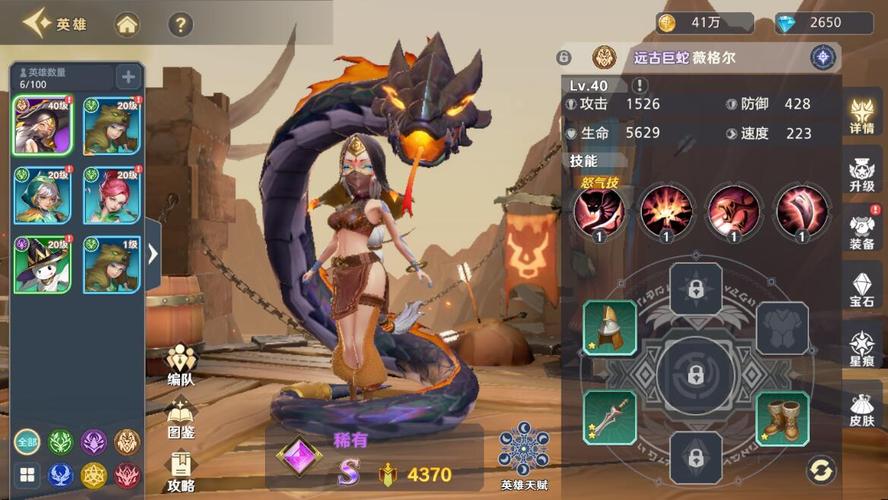Add more hero slots with plus button
Viewport: 888px width, 500px height.
128,76
